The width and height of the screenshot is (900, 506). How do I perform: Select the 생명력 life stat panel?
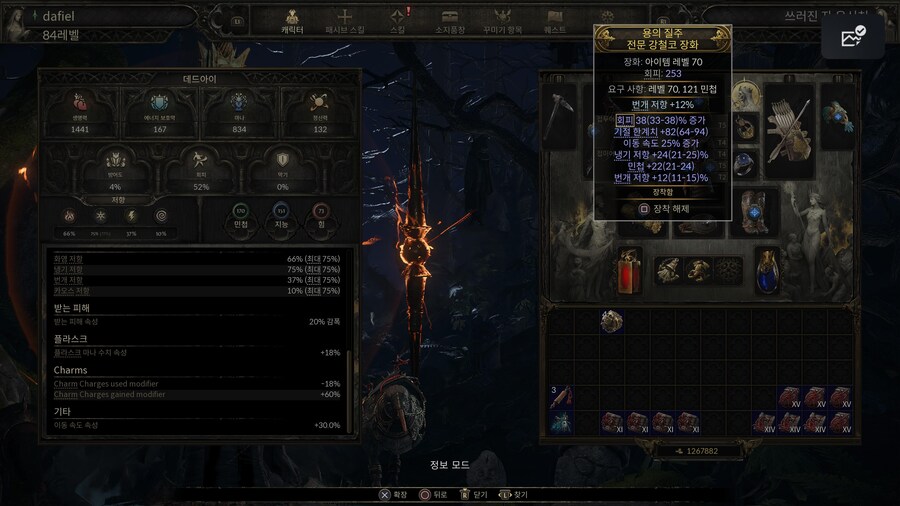pos(80,112)
